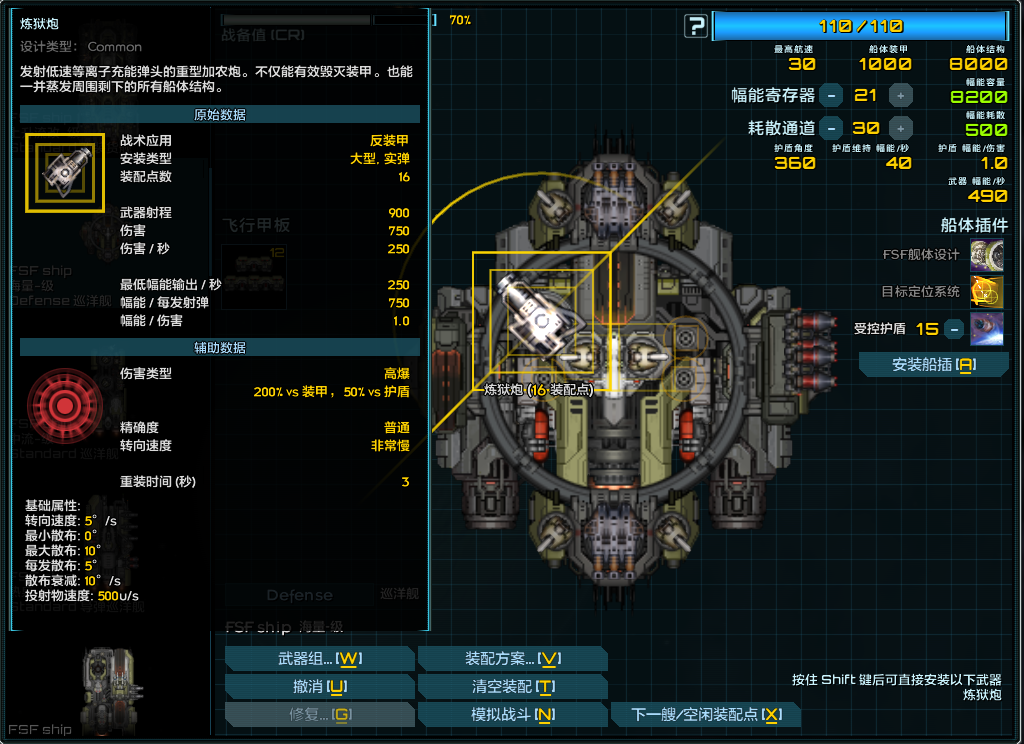
Task: Go to 下一艘/空闲装配点 next ship
Action: [x=706, y=714]
